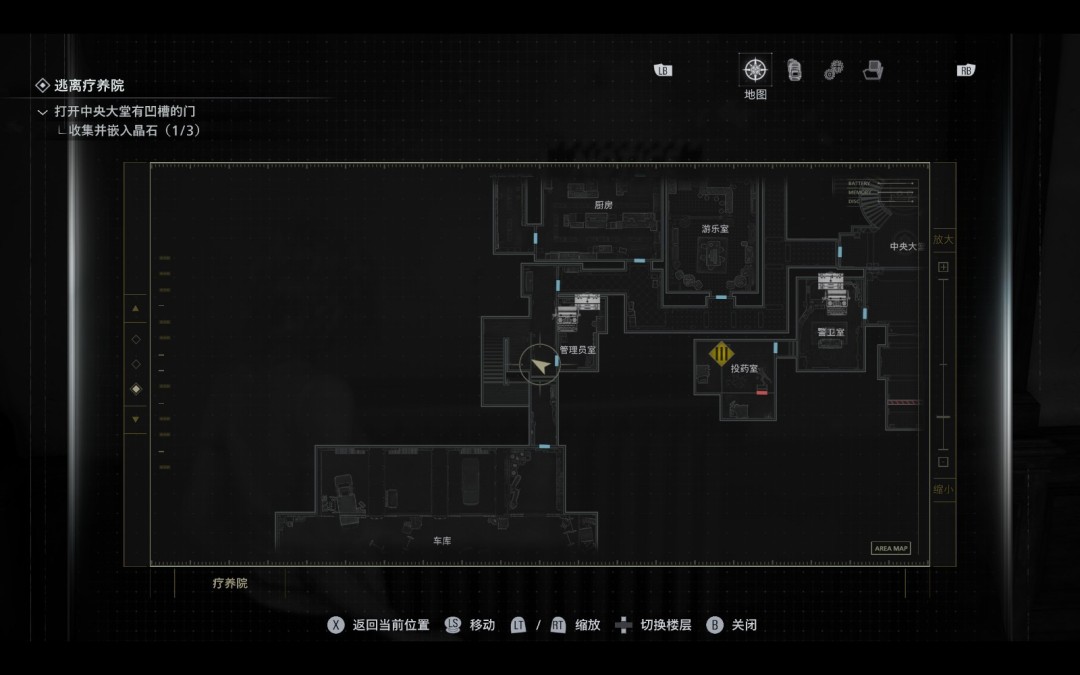Open the gears settings tab
This screenshot has height=675, width=1080.
(x=834, y=71)
